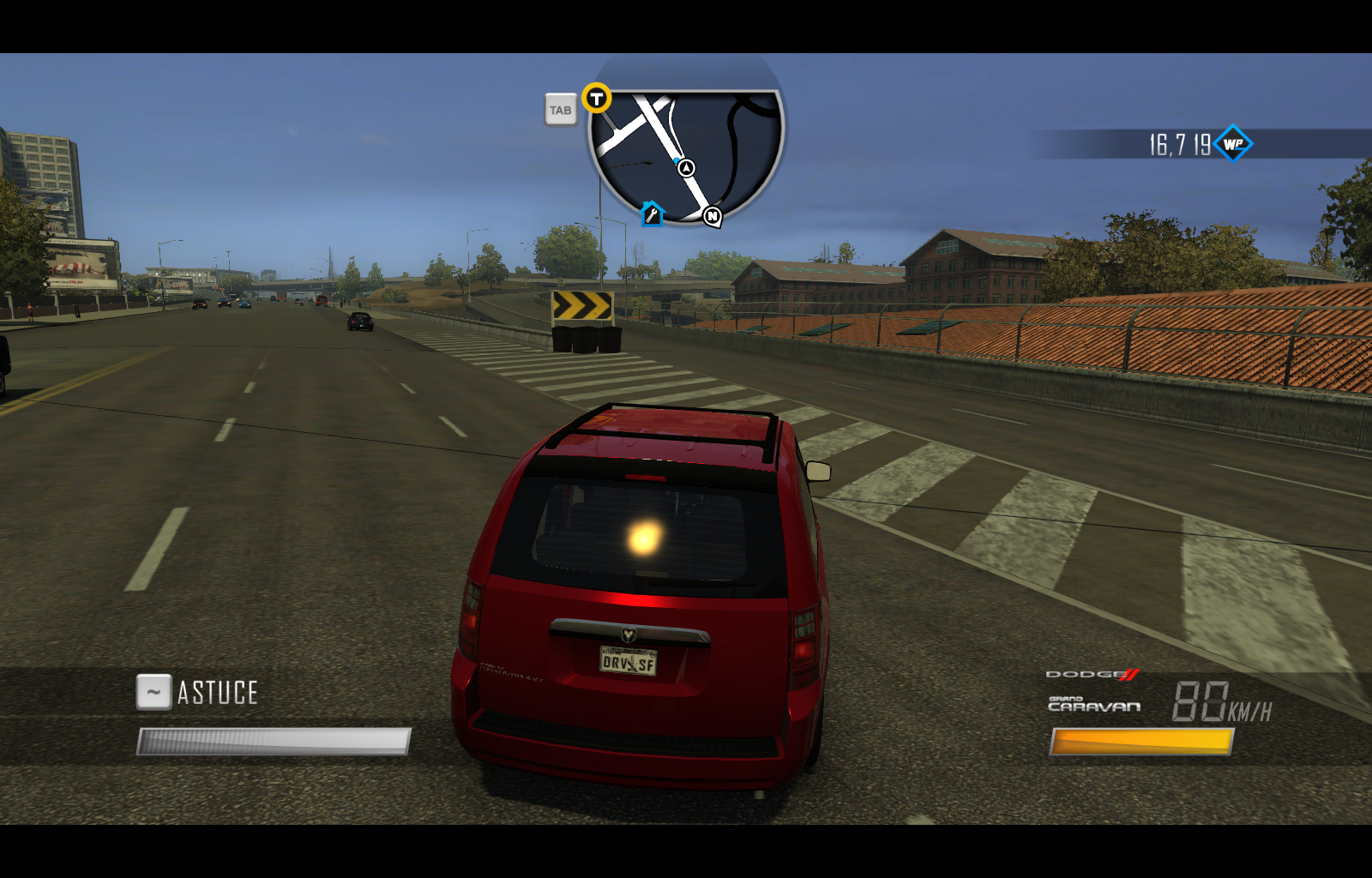The width and height of the screenshot is (1372, 878).
Task: Click the blue "WP" waypoint diamond icon
Action: pyautogui.click(x=1233, y=144)
